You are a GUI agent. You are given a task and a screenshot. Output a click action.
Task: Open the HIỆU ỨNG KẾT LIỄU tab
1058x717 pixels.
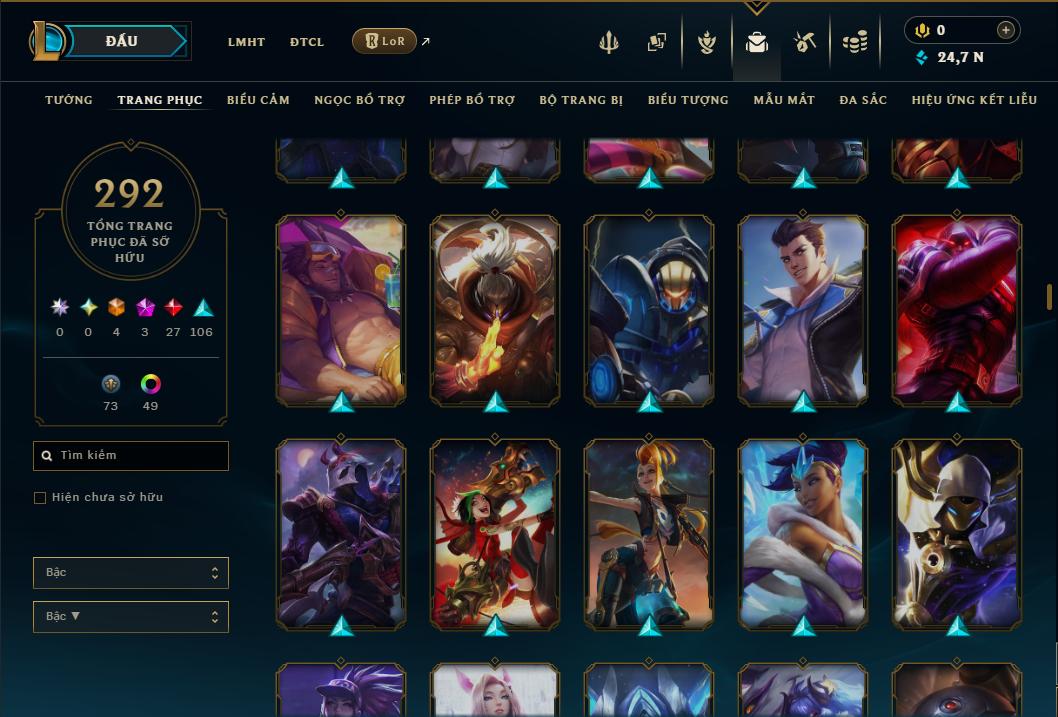(x=974, y=100)
